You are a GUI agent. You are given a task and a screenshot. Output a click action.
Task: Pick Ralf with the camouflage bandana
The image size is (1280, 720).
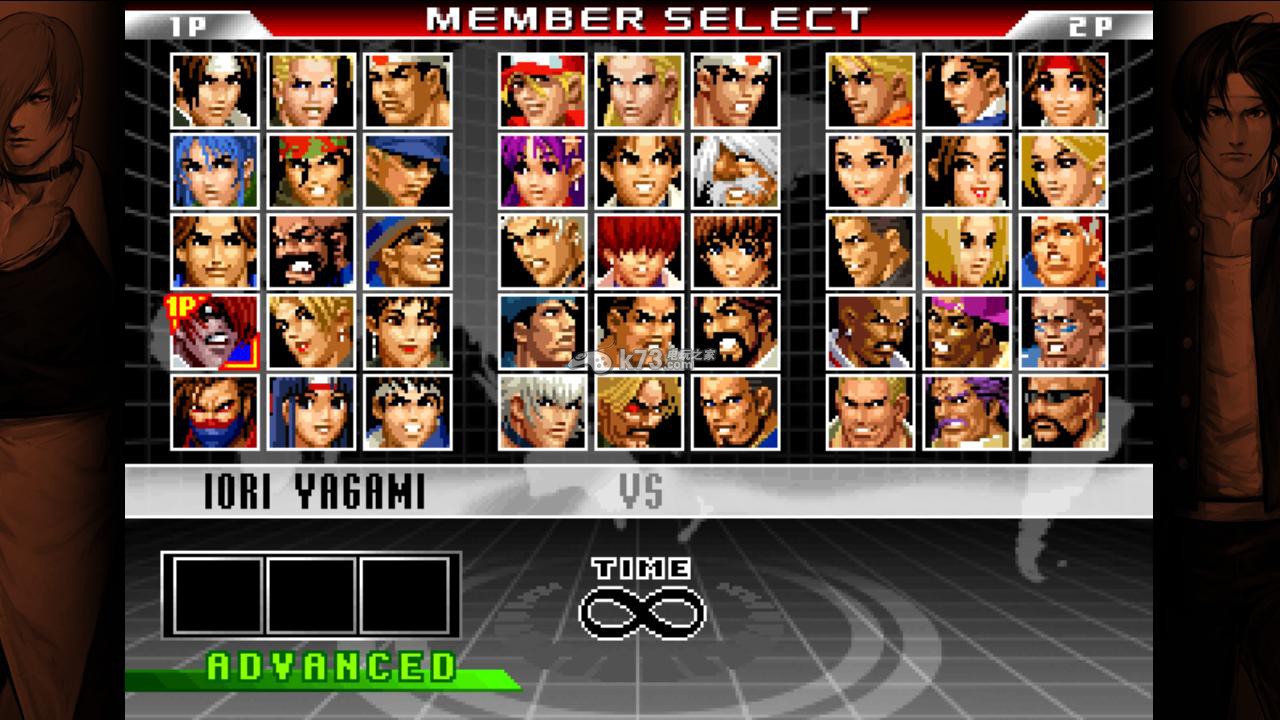click(310, 171)
